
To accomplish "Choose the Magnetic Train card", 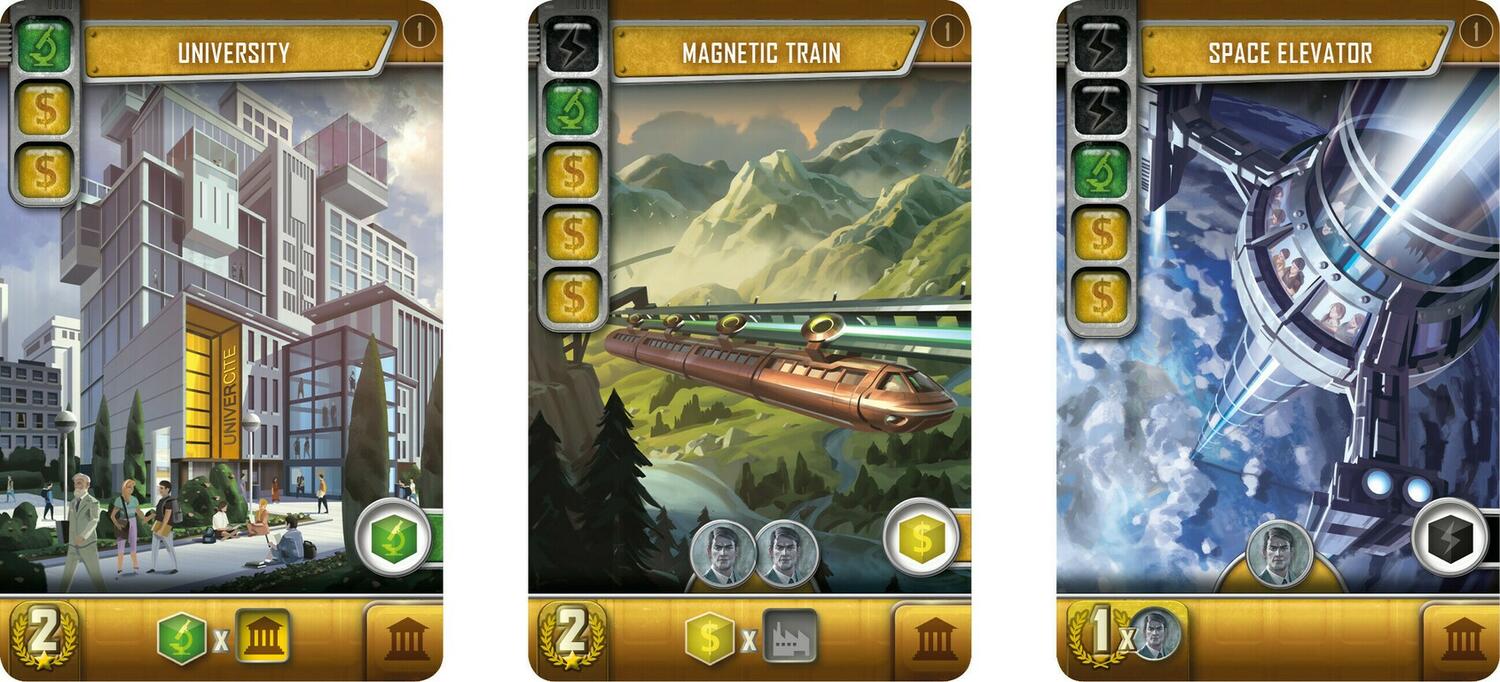I will pyautogui.click(x=750, y=340).
